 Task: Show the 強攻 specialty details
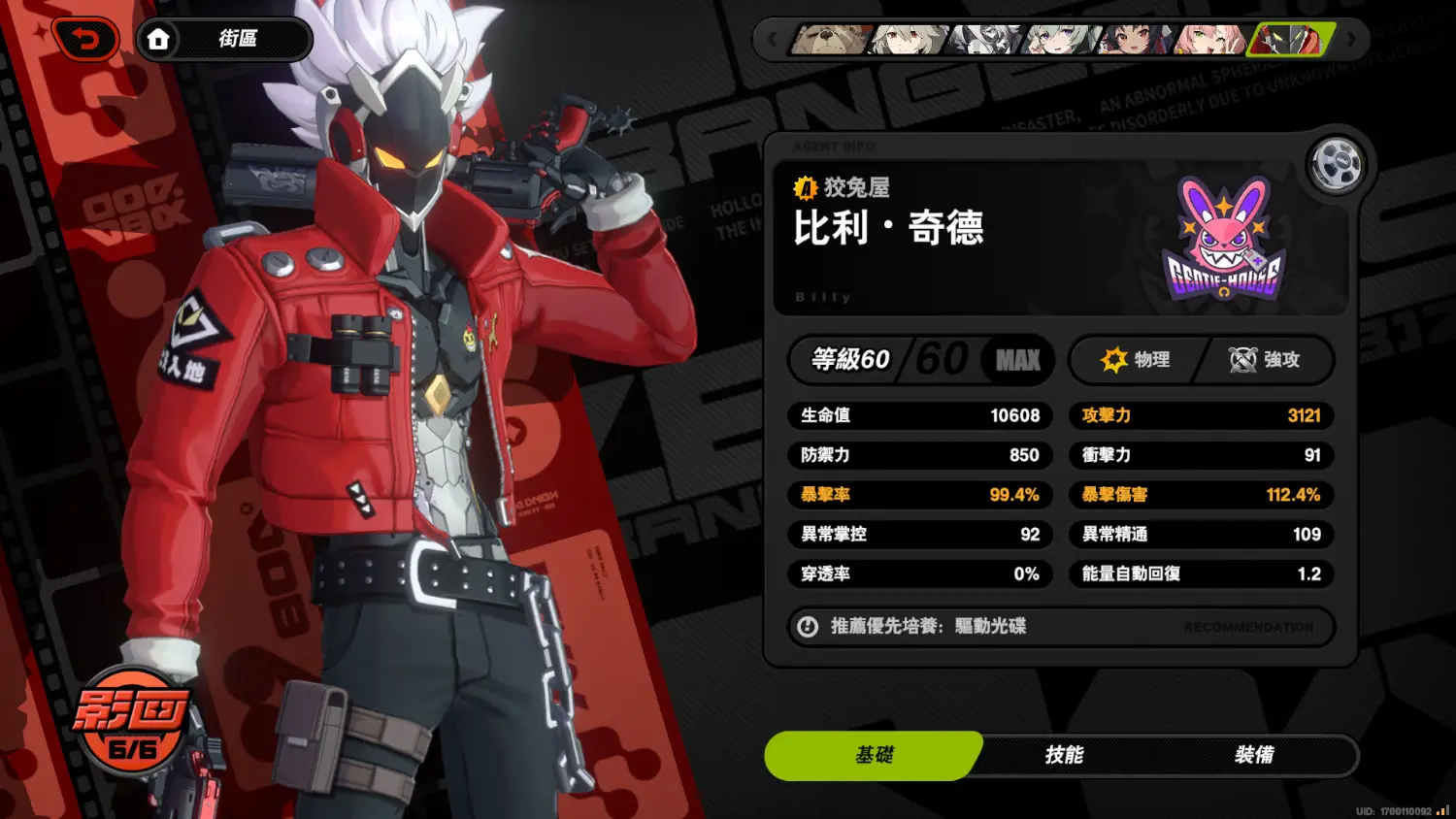click(x=1265, y=360)
